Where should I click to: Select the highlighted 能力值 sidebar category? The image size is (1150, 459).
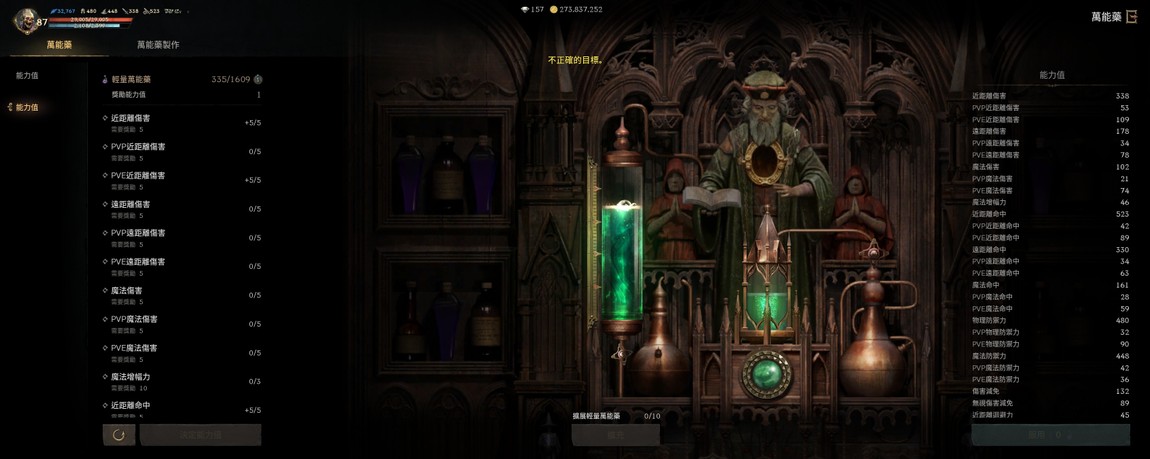click(x=27, y=107)
